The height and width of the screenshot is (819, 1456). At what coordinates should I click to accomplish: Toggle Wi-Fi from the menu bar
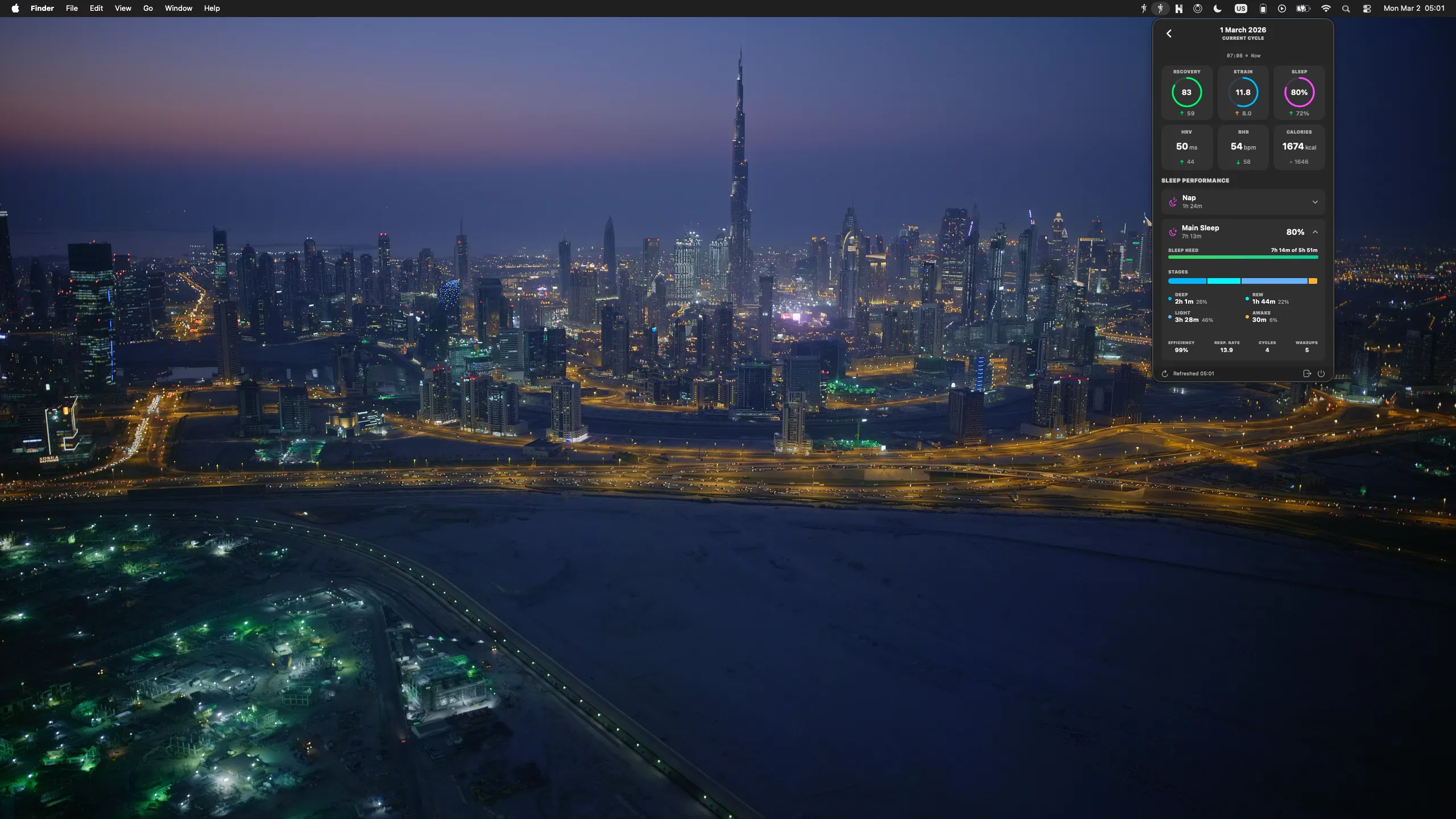tap(1326, 9)
